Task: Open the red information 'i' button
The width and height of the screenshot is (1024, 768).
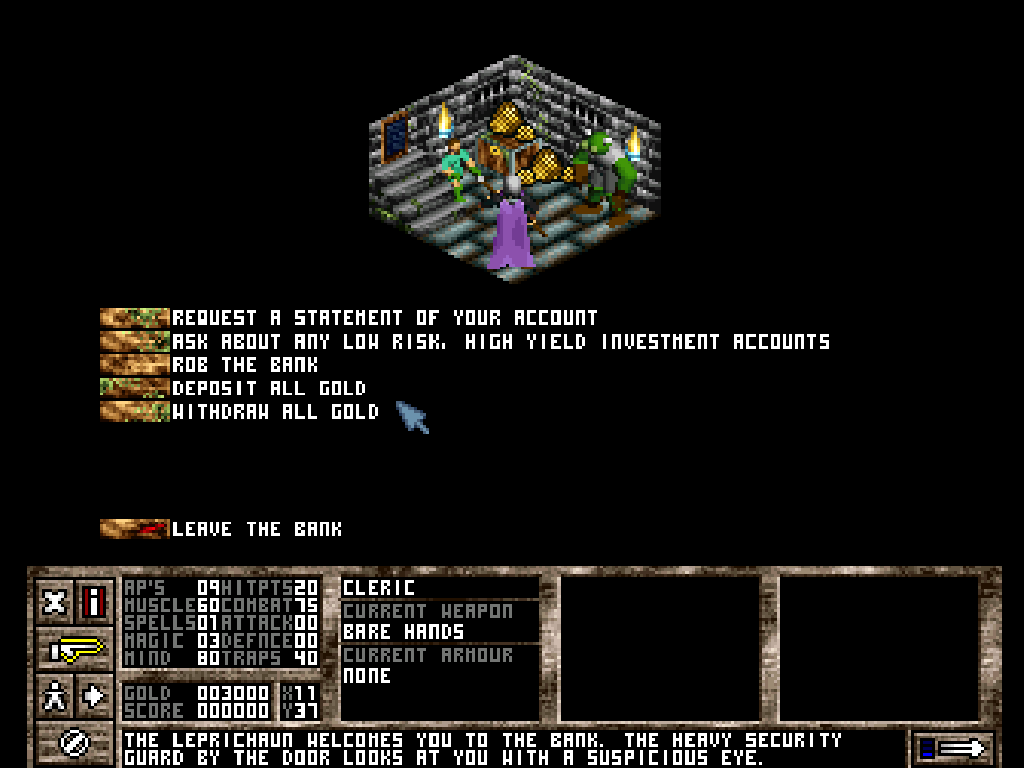Action: (x=95, y=602)
